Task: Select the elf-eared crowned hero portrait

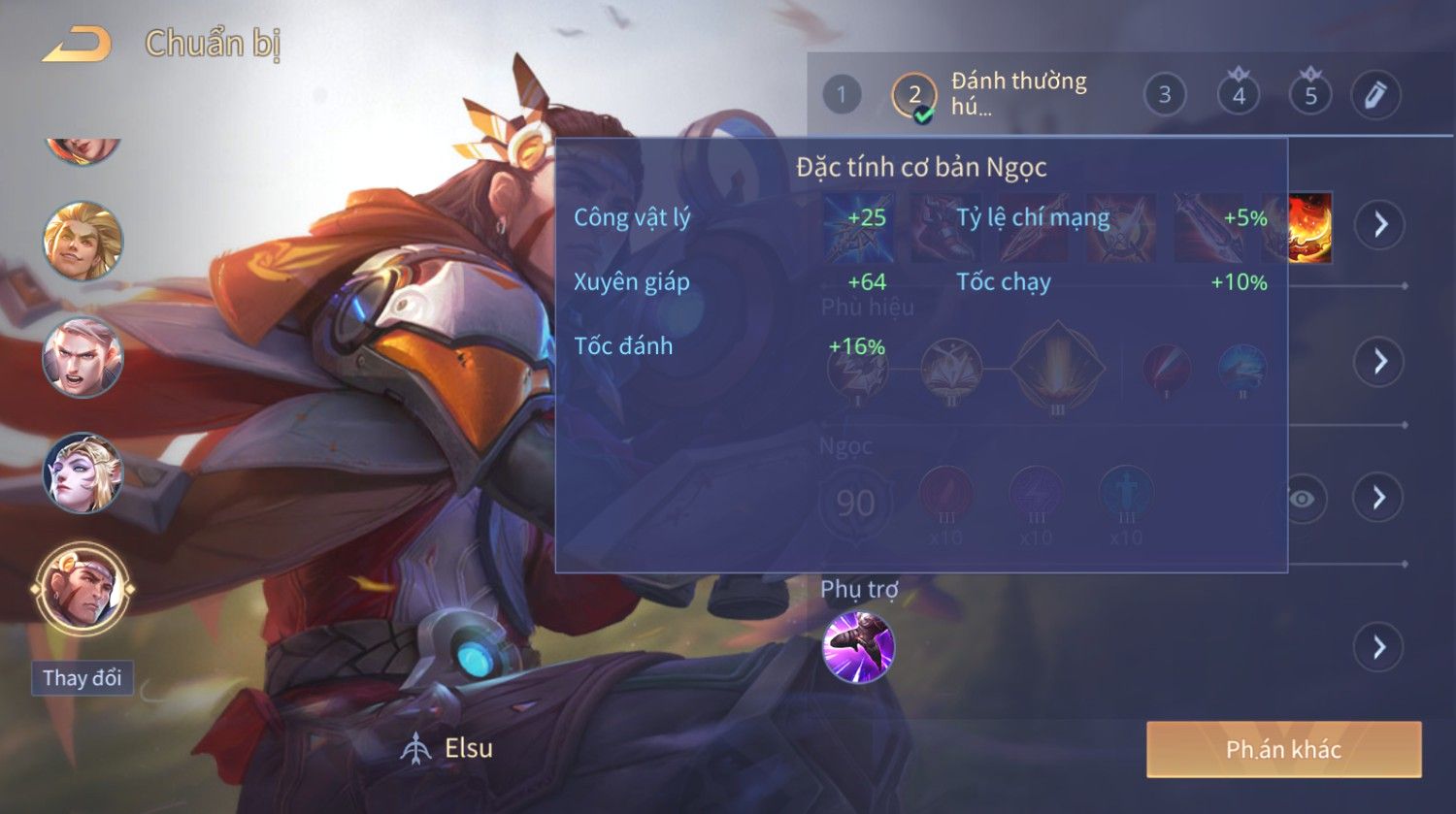Action: click(x=83, y=473)
